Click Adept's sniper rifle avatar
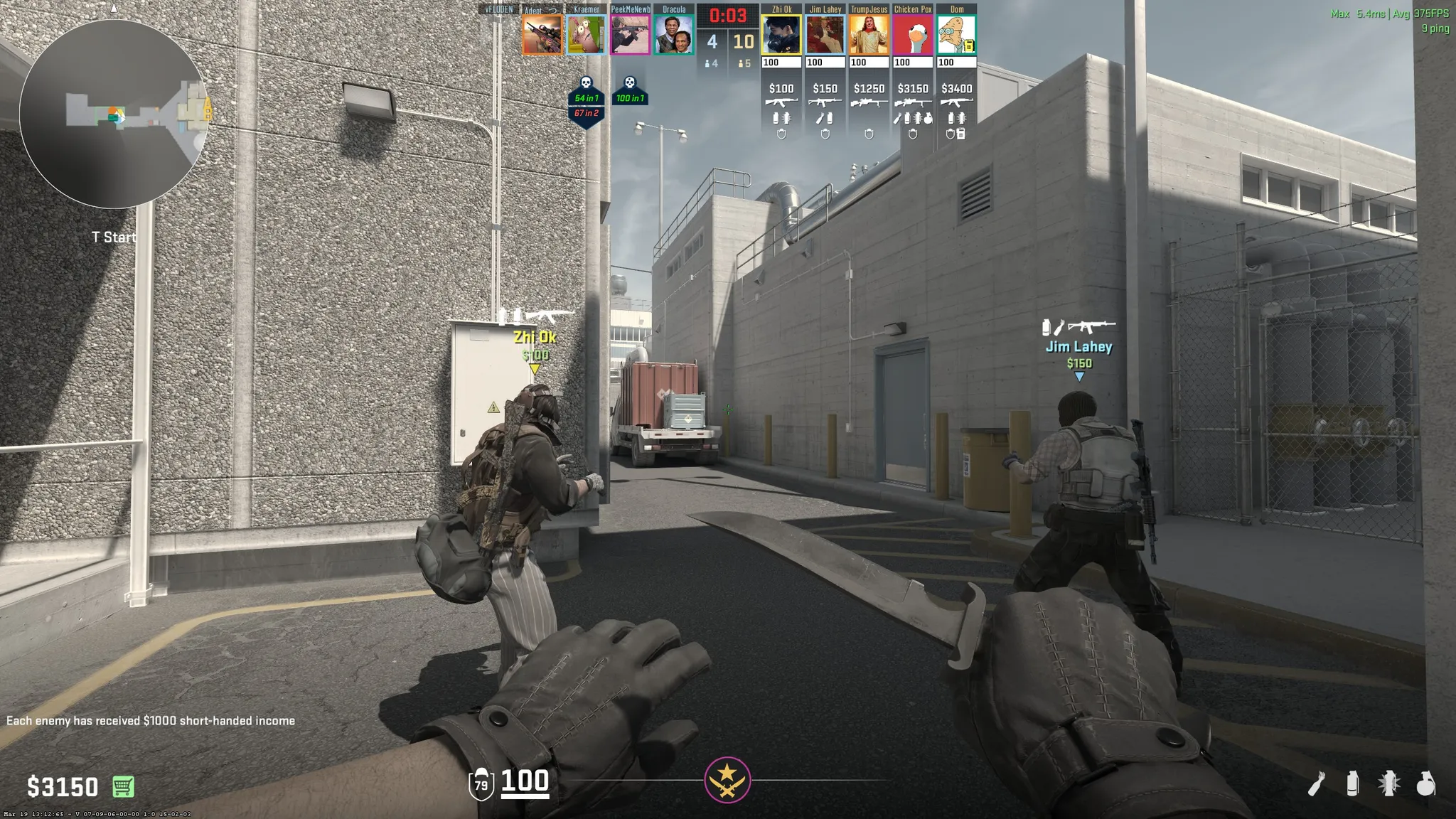 click(542, 35)
